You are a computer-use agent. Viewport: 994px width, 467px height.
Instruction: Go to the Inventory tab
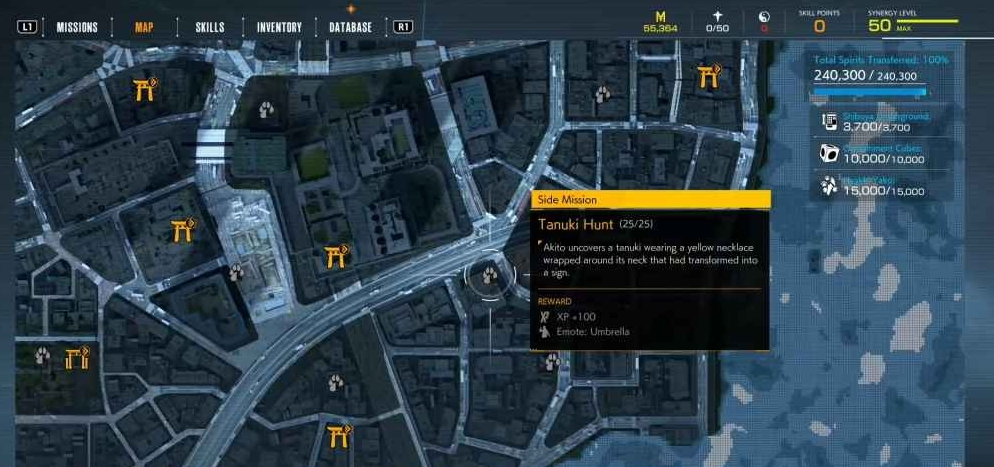(279, 27)
